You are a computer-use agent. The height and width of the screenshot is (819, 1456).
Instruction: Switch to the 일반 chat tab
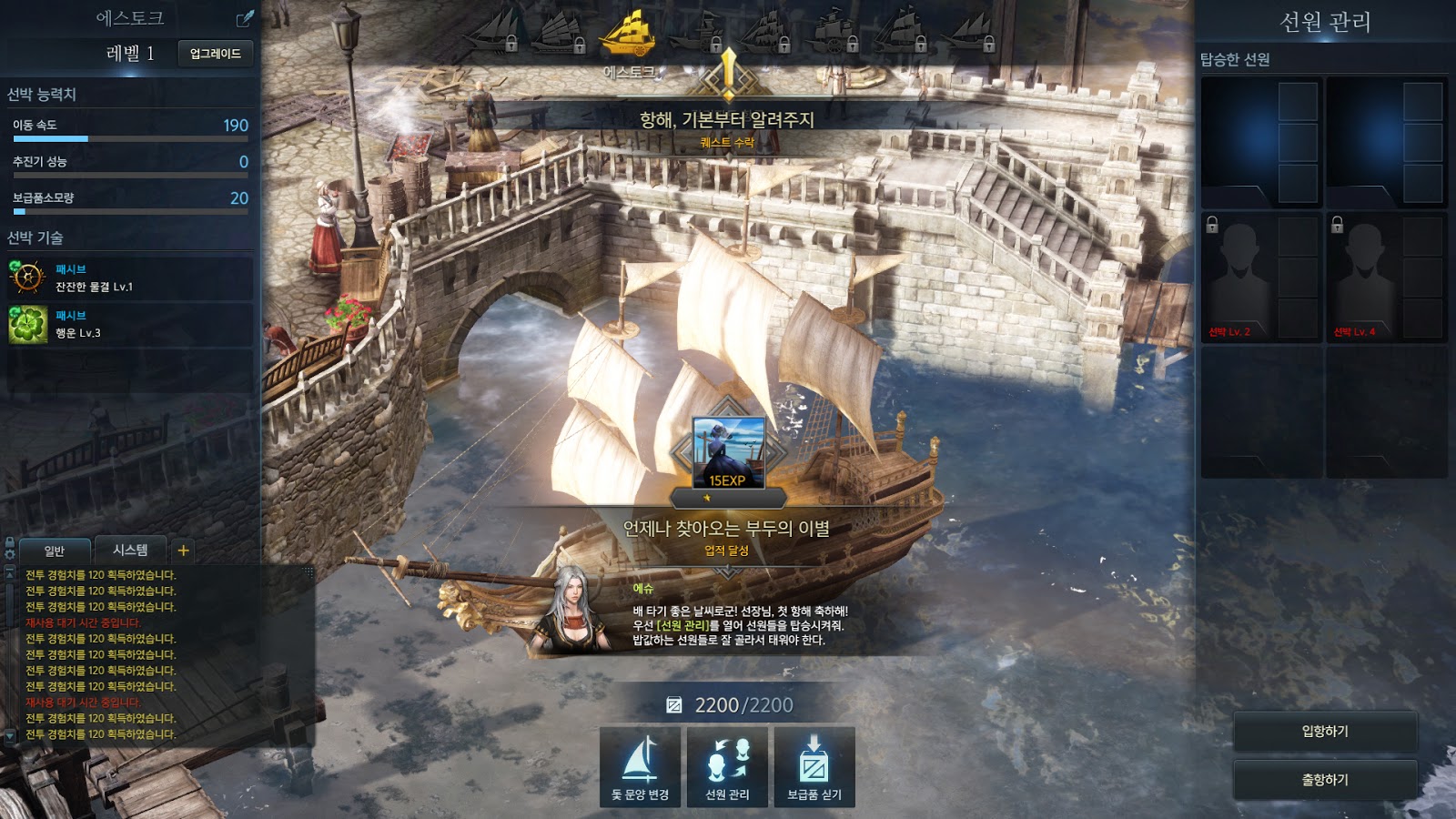click(x=55, y=551)
